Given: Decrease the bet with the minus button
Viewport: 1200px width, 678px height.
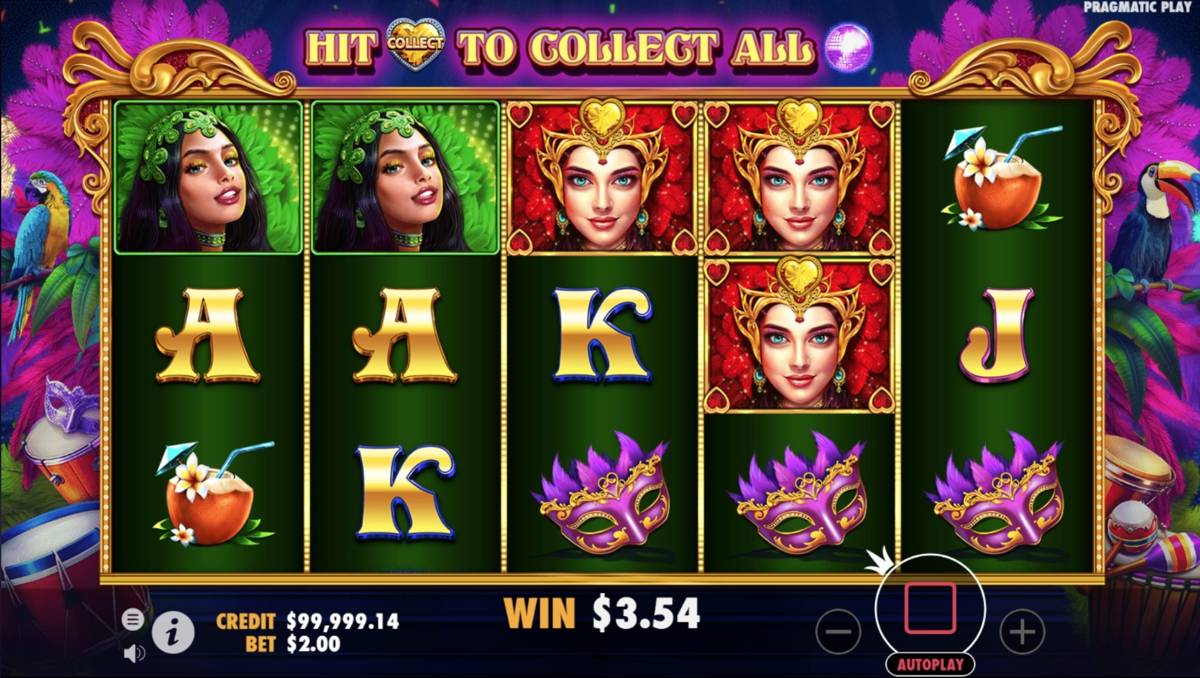Looking at the screenshot, I should click(838, 632).
